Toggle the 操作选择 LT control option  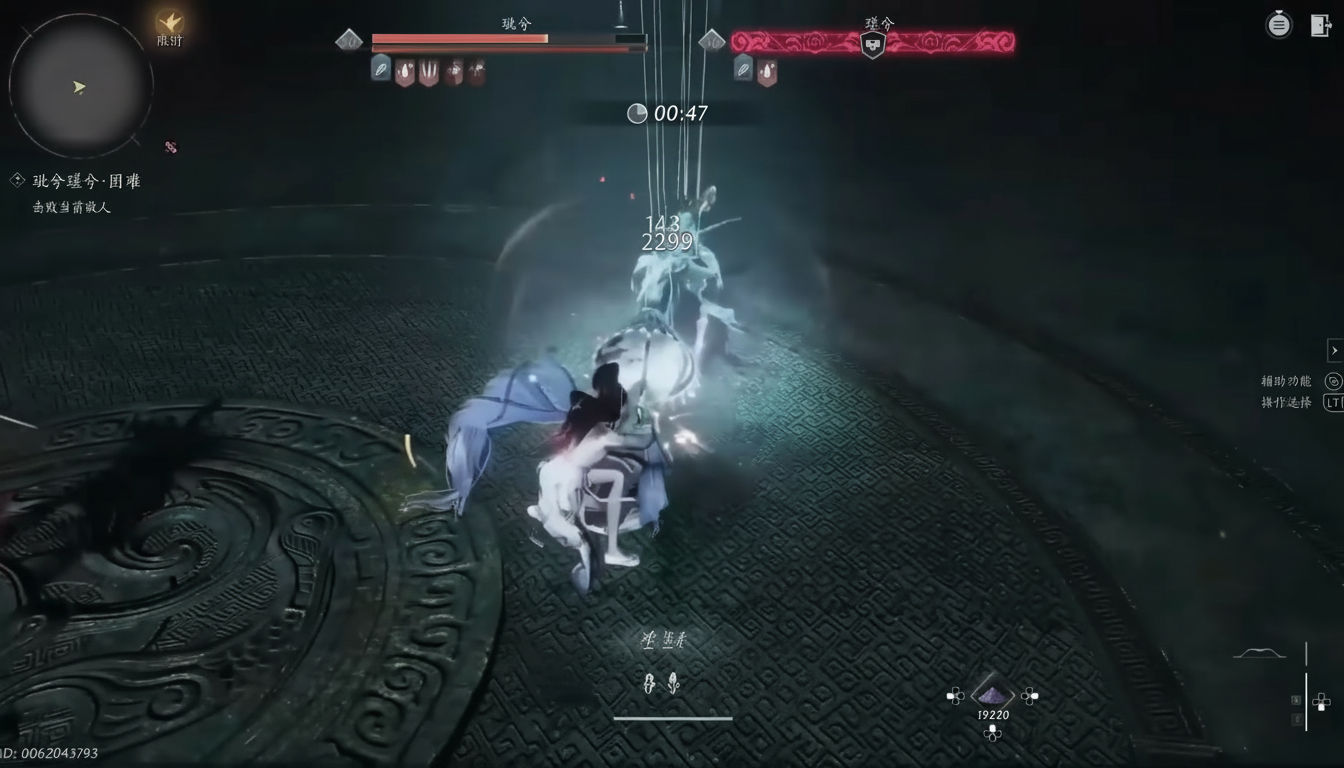click(x=1333, y=402)
